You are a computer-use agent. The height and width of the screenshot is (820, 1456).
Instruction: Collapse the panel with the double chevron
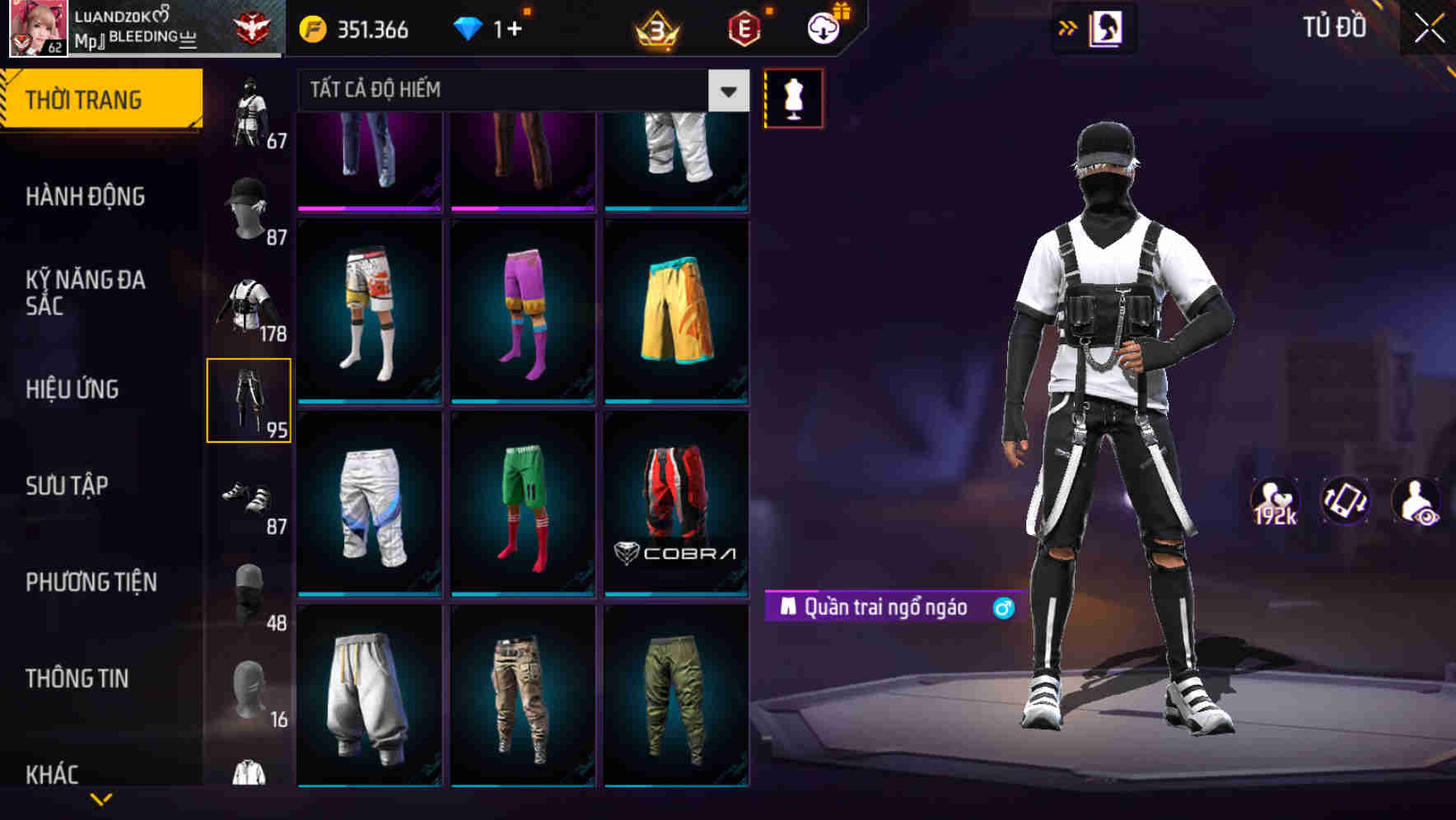[x=1068, y=27]
